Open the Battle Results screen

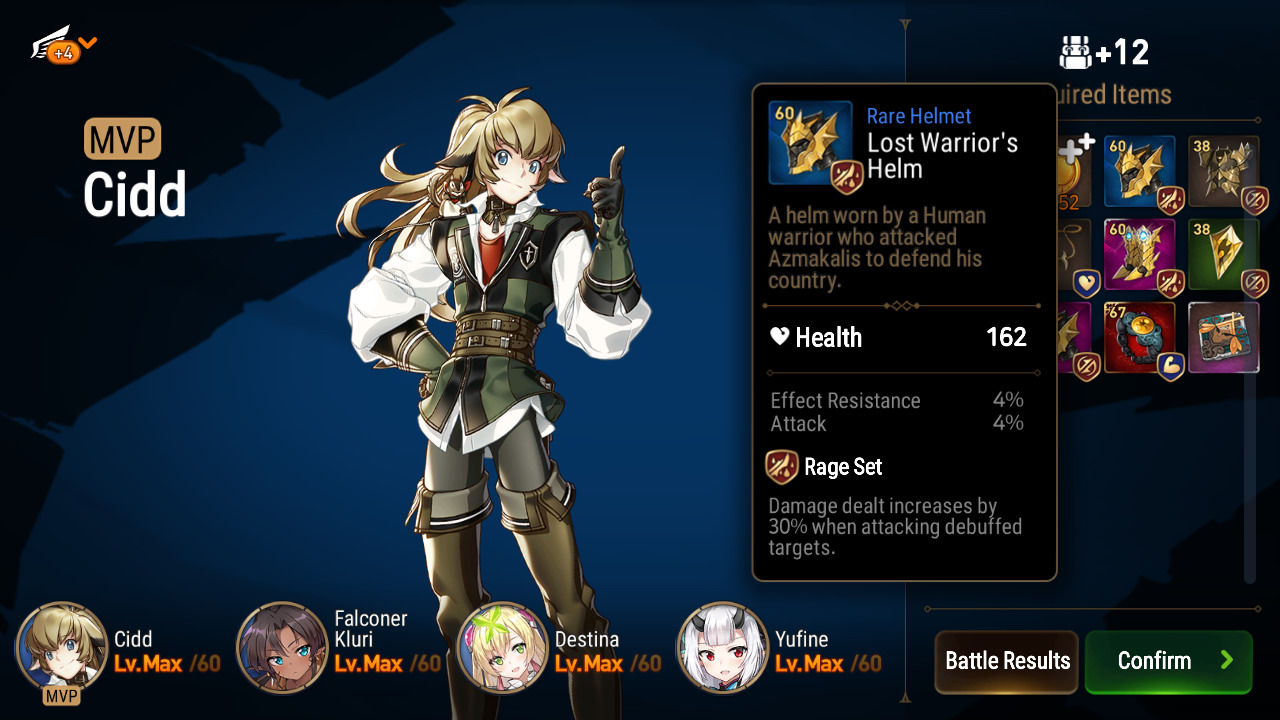click(x=1007, y=661)
